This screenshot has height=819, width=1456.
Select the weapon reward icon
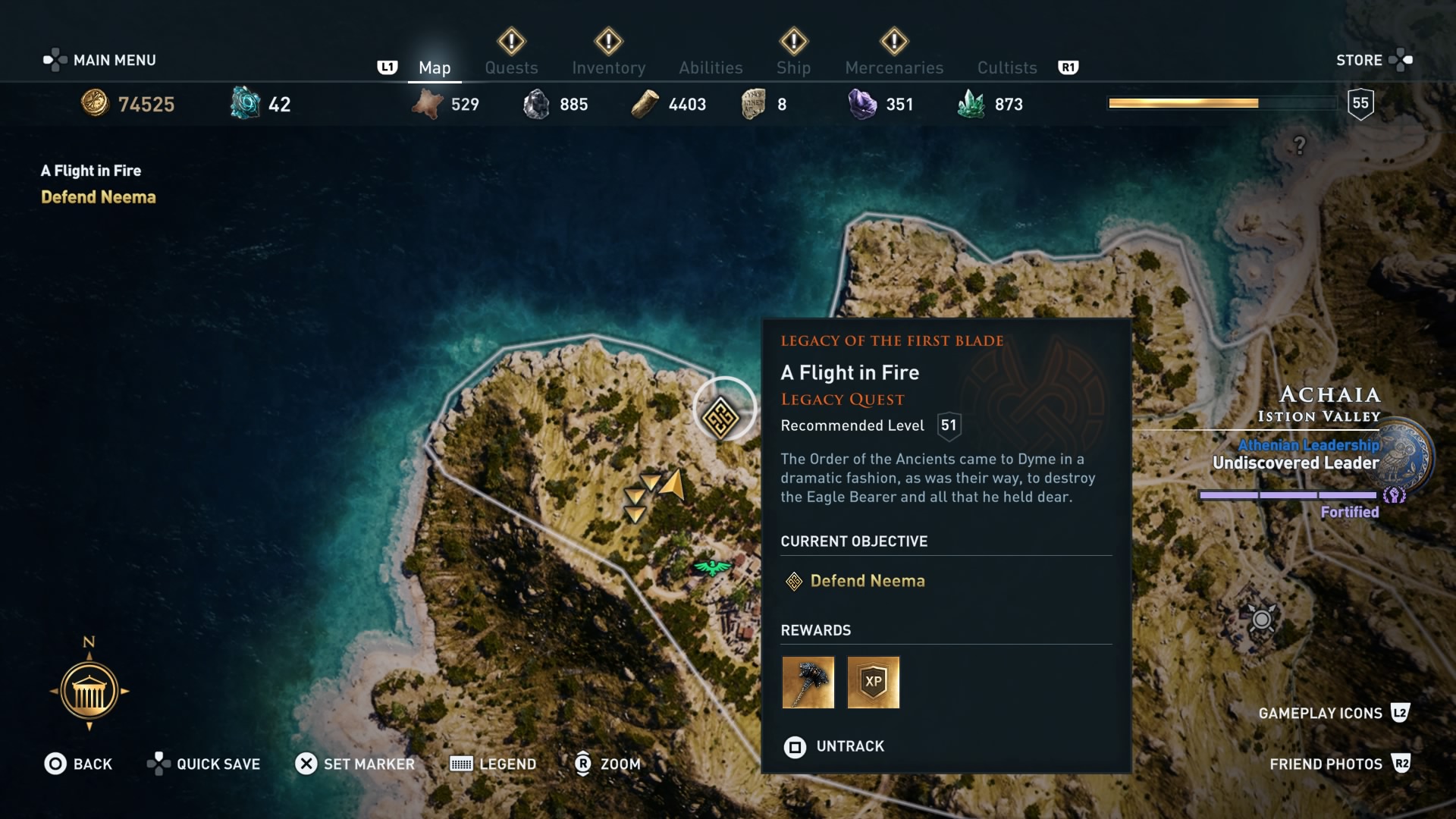tap(808, 682)
